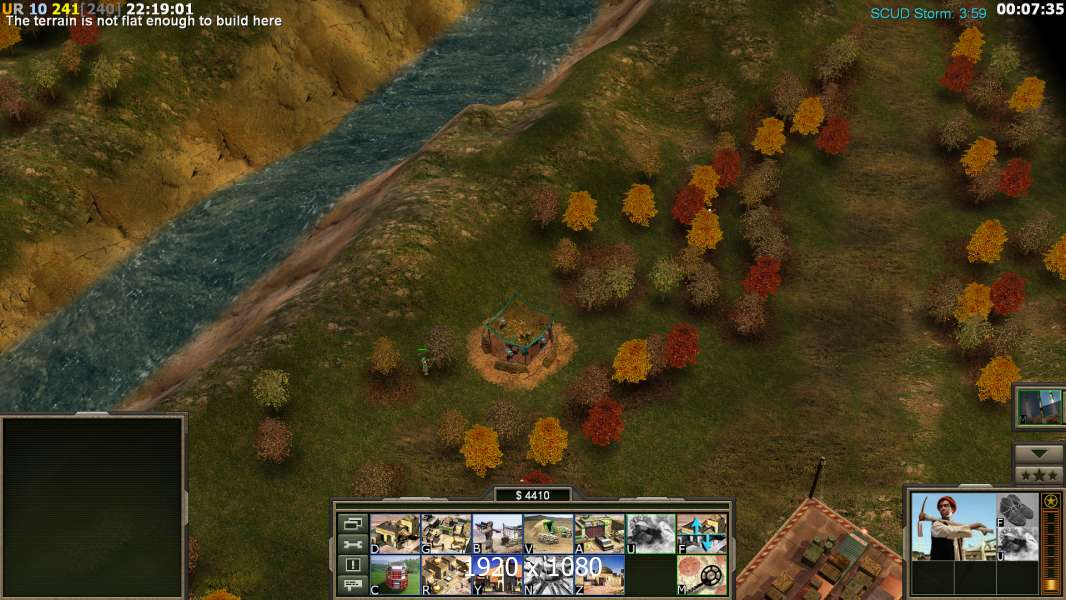Build the red tent Command Center icon
The width and height of the screenshot is (1066, 600).
[x=395, y=575]
